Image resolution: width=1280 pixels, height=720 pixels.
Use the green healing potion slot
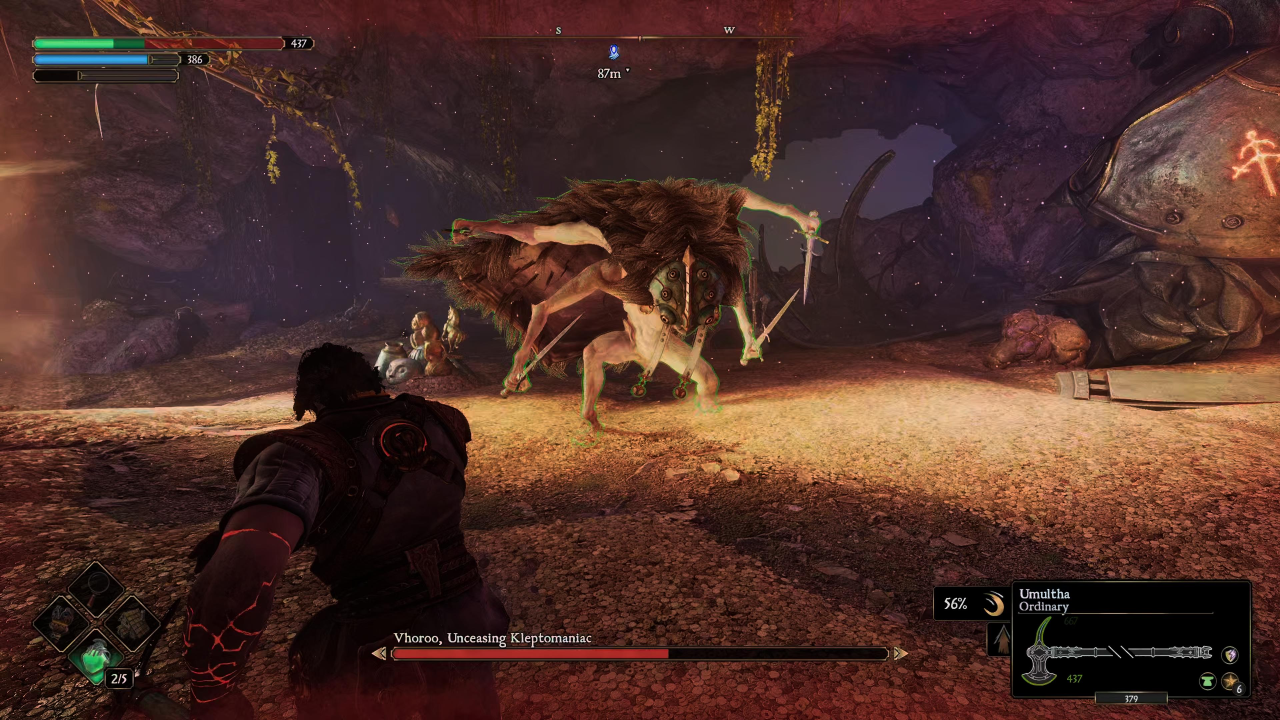tap(97, 660)
